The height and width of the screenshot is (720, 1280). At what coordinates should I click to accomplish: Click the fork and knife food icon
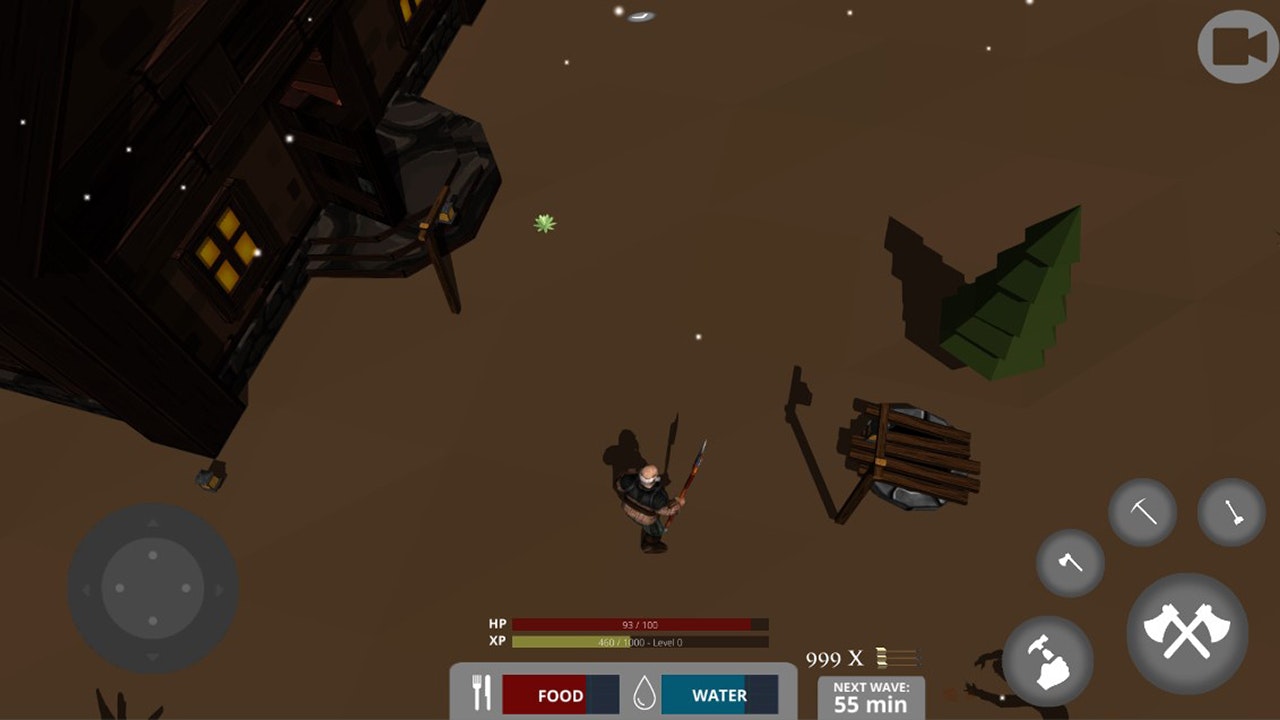click(483, 691)
